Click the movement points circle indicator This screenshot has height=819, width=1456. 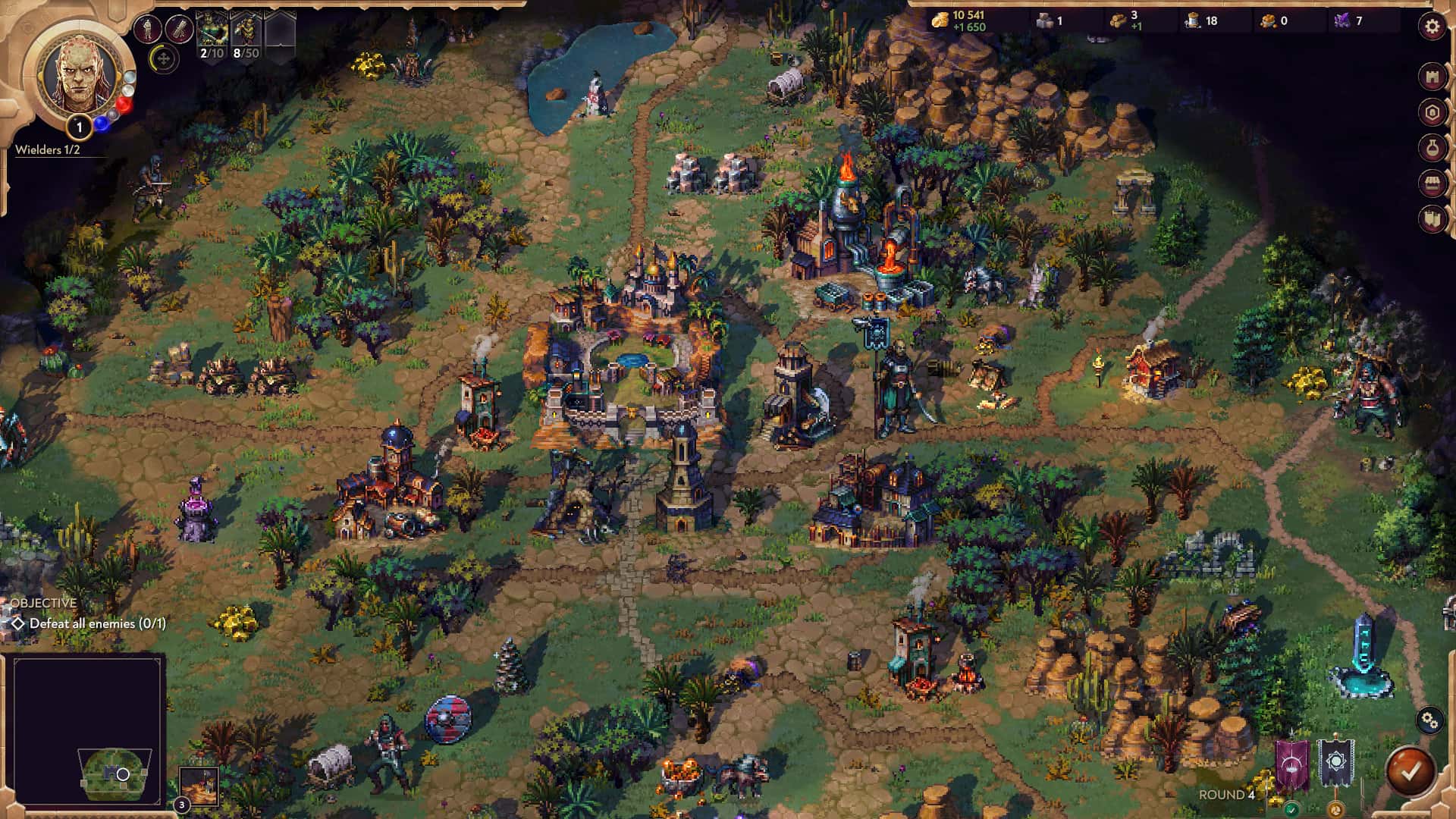[164, 60]
